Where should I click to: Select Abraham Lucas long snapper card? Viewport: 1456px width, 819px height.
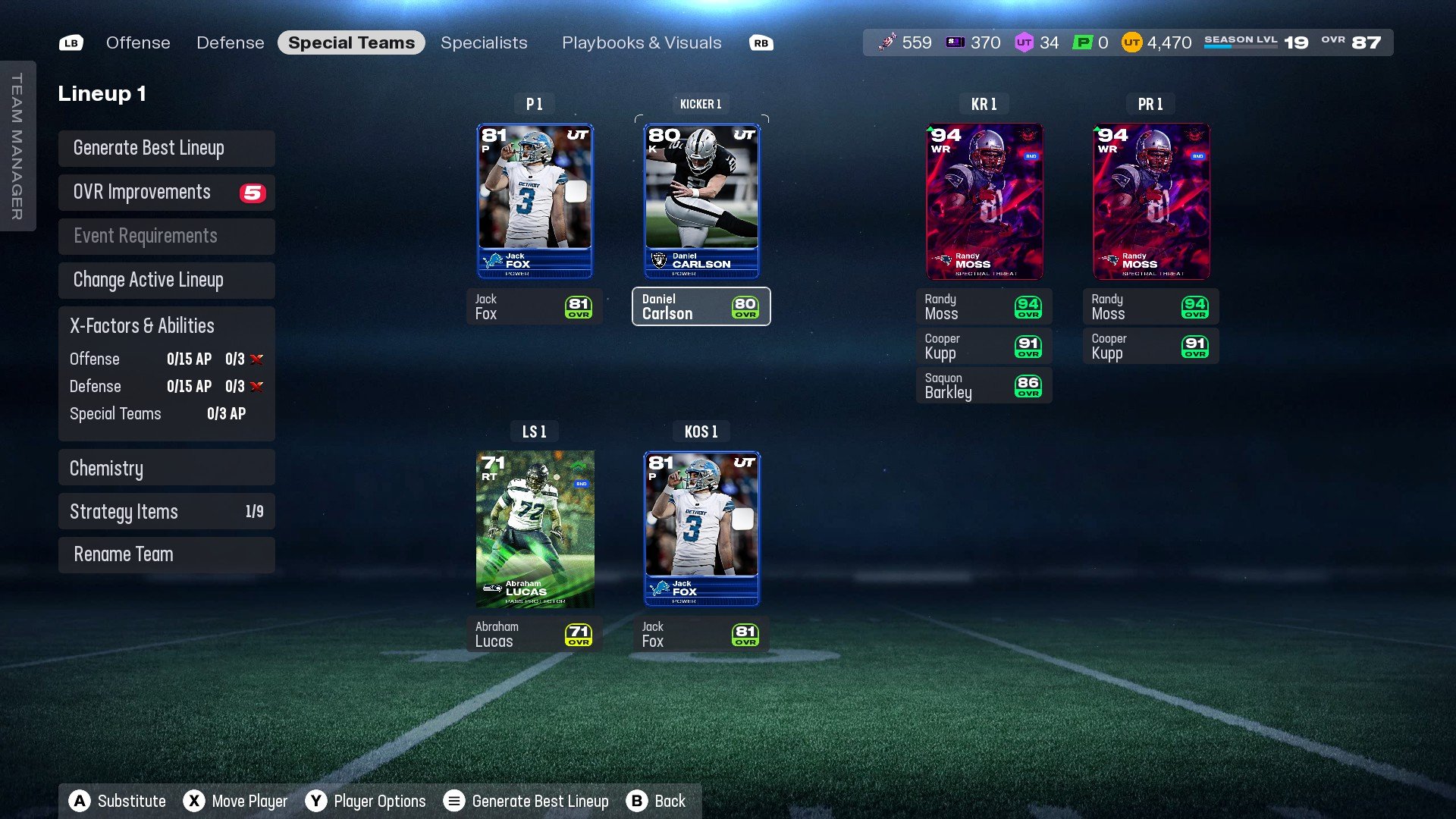tap(535, 529)
